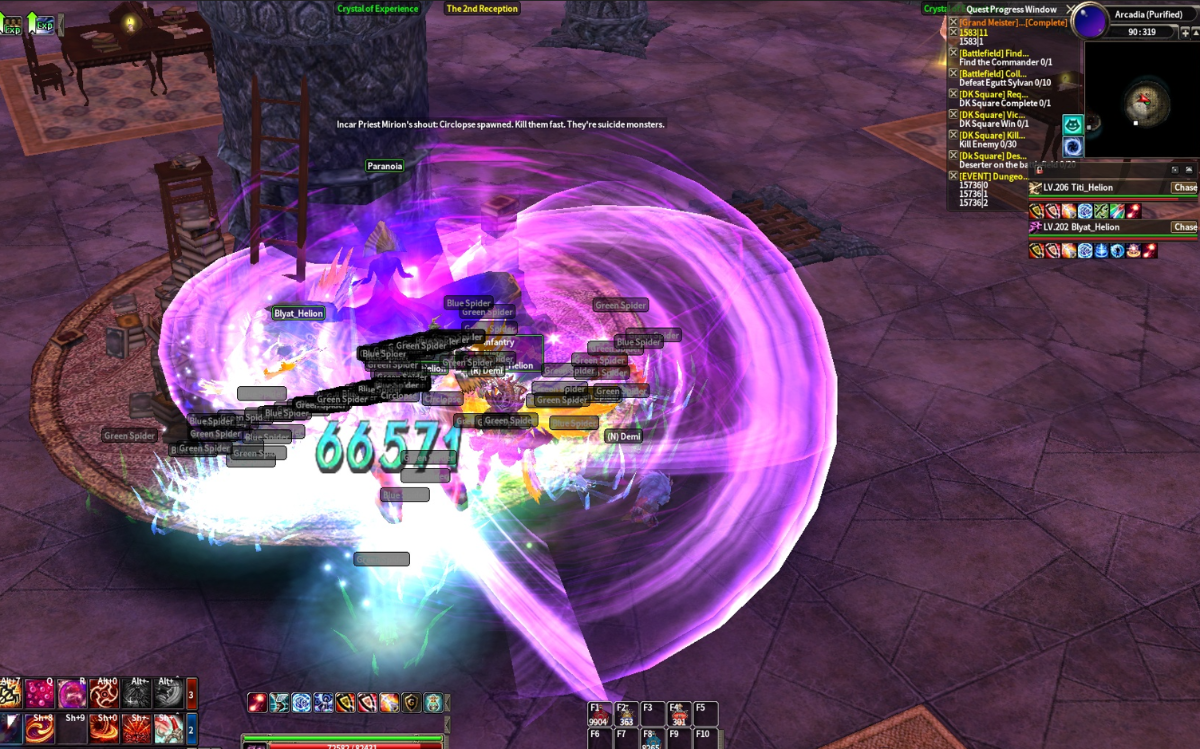Click the Chase button for Titi_Helion
The height and width of the screenshot is (749, 1200).
(1185, 188)
